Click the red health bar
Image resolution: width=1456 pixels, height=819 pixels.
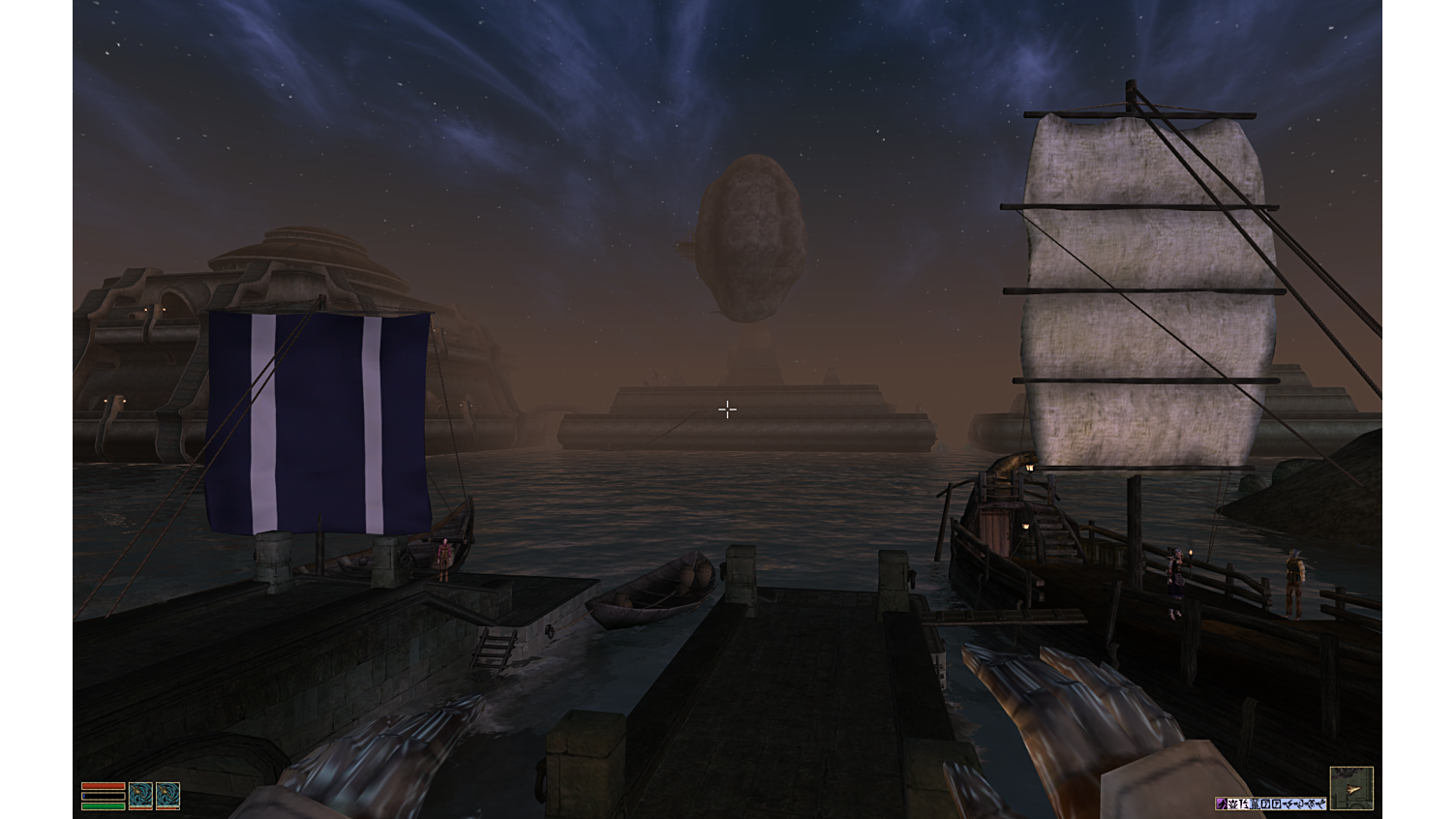(x=104, y=786)
